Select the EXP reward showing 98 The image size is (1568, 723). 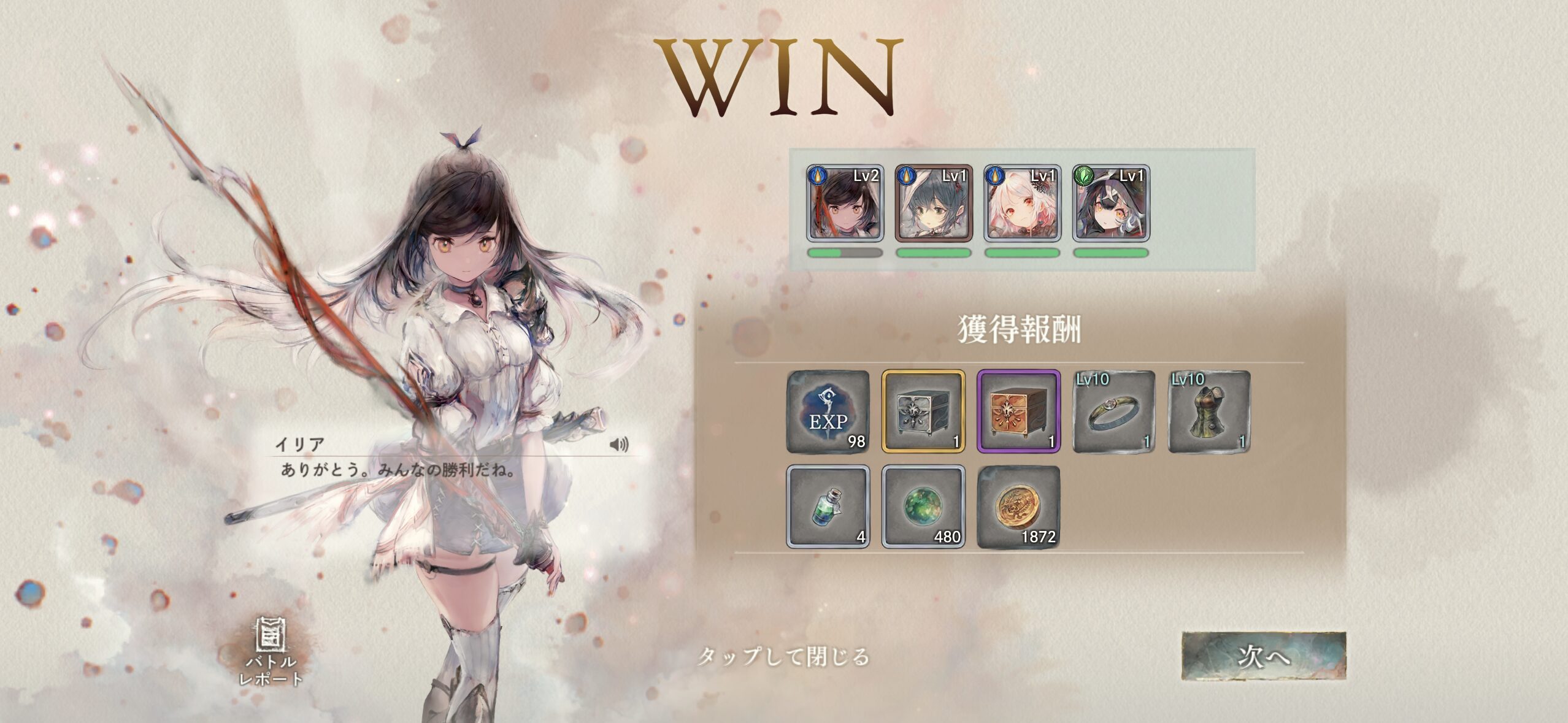pyautogui.click(x=828, y=411)
